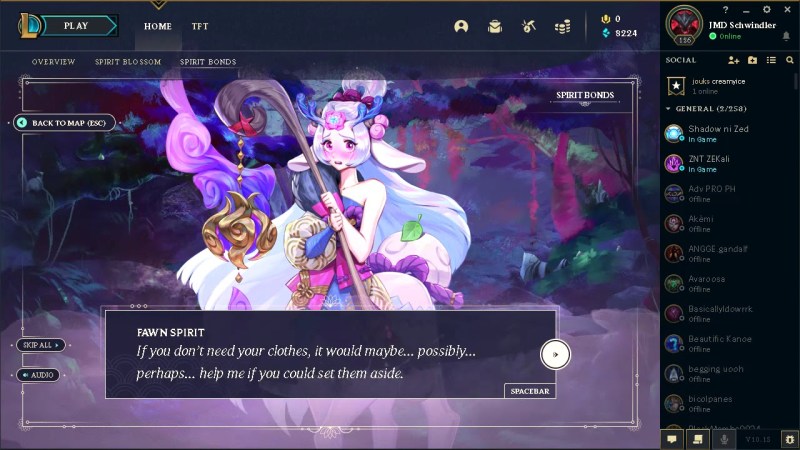Open the store coins icon
This screenshot has width=800, height=450.
coord(562,27)
